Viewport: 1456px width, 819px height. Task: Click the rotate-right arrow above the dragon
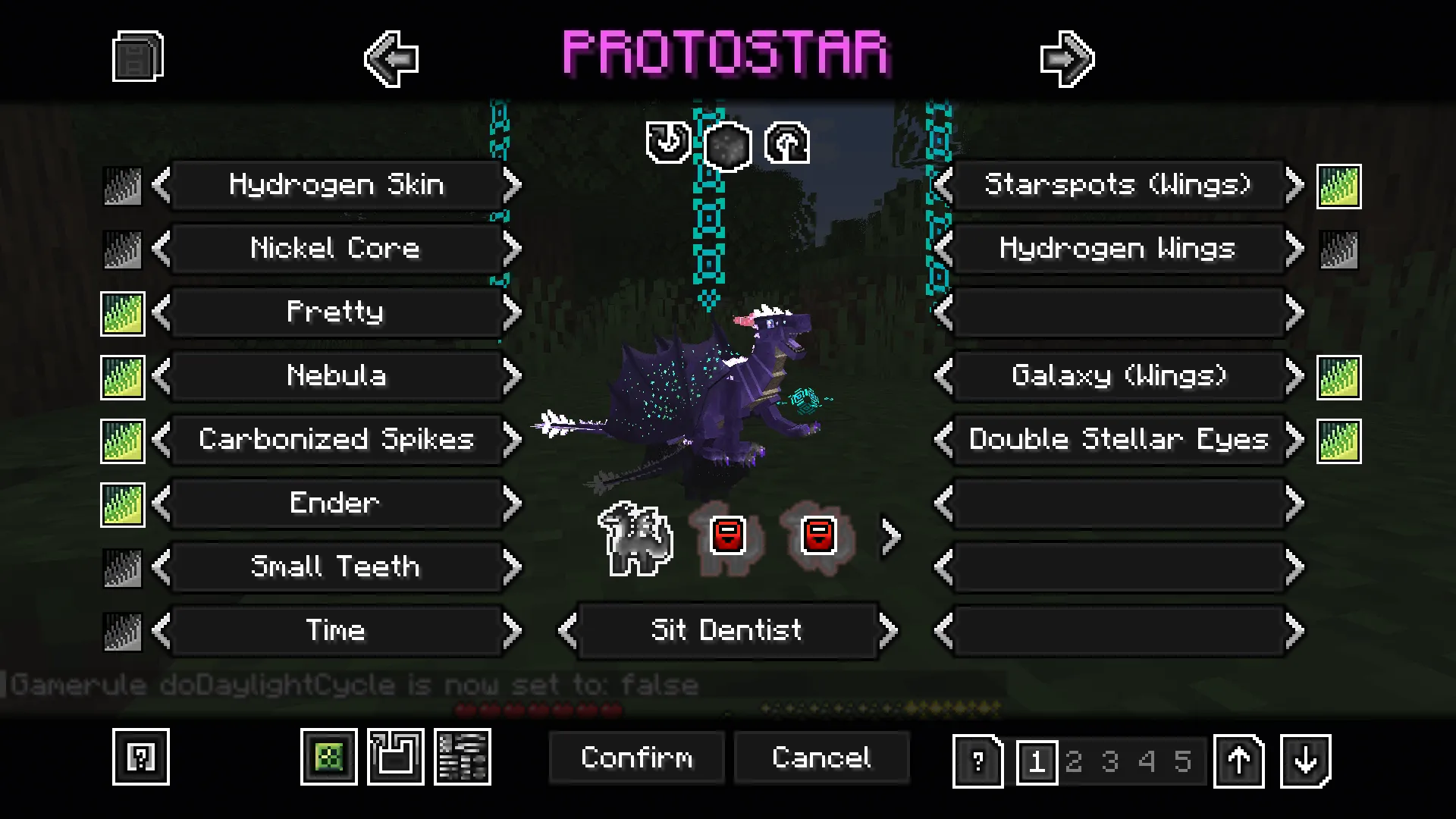coord(787,144)
